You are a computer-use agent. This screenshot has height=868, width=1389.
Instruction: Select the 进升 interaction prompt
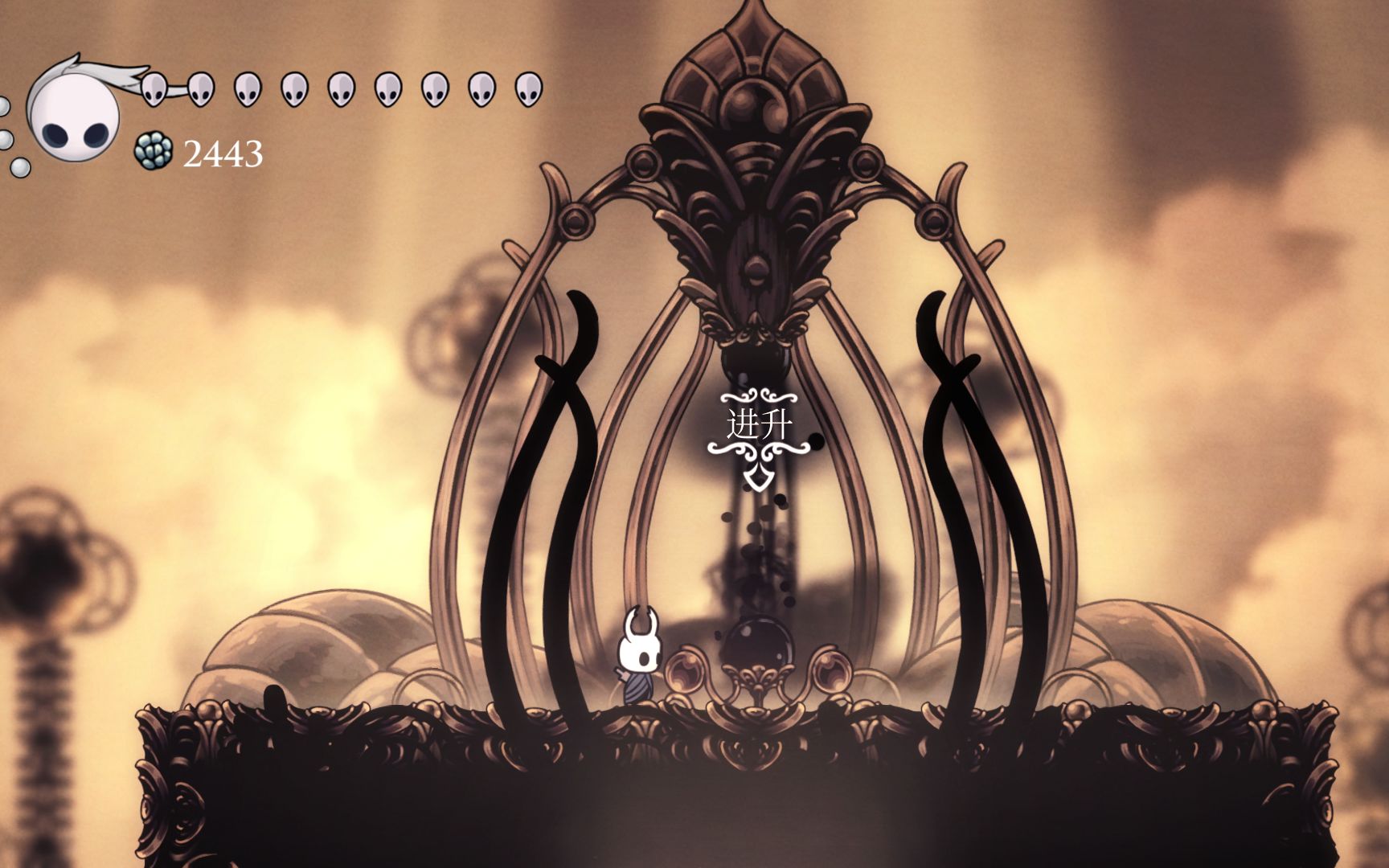tap(756, 425)
